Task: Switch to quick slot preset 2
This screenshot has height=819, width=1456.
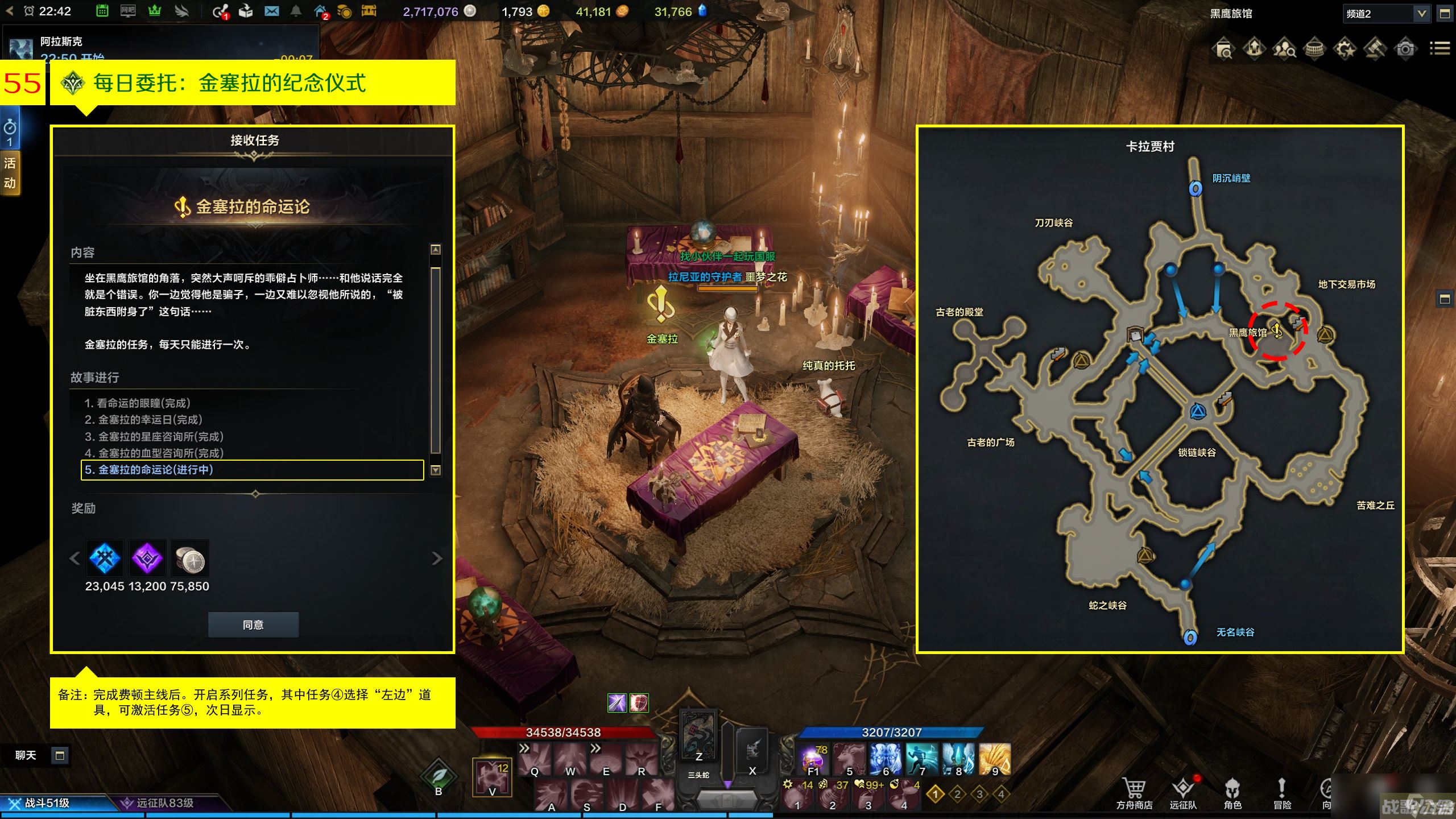Action: pos(957,794)
